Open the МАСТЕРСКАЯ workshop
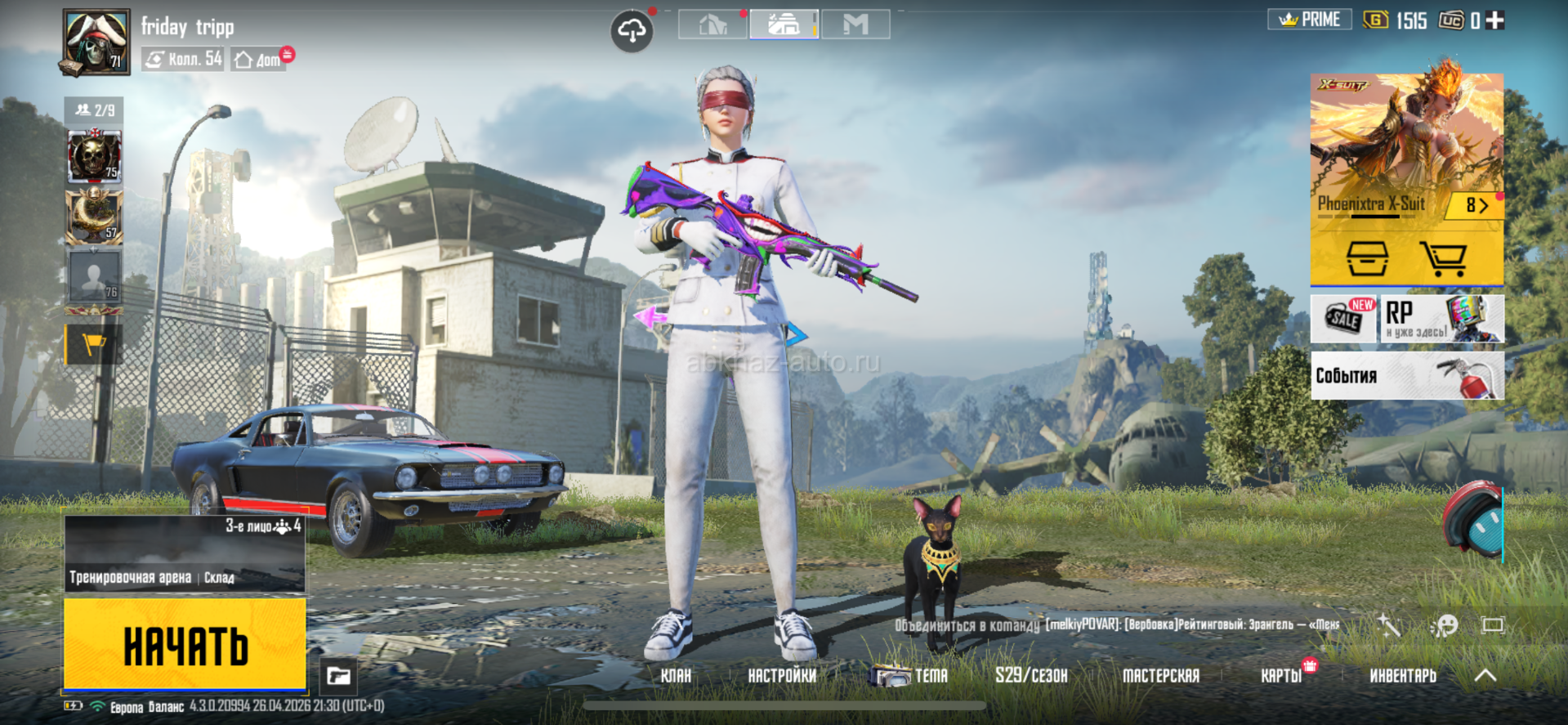1568x725 pixels. (x=1160, y=676)
